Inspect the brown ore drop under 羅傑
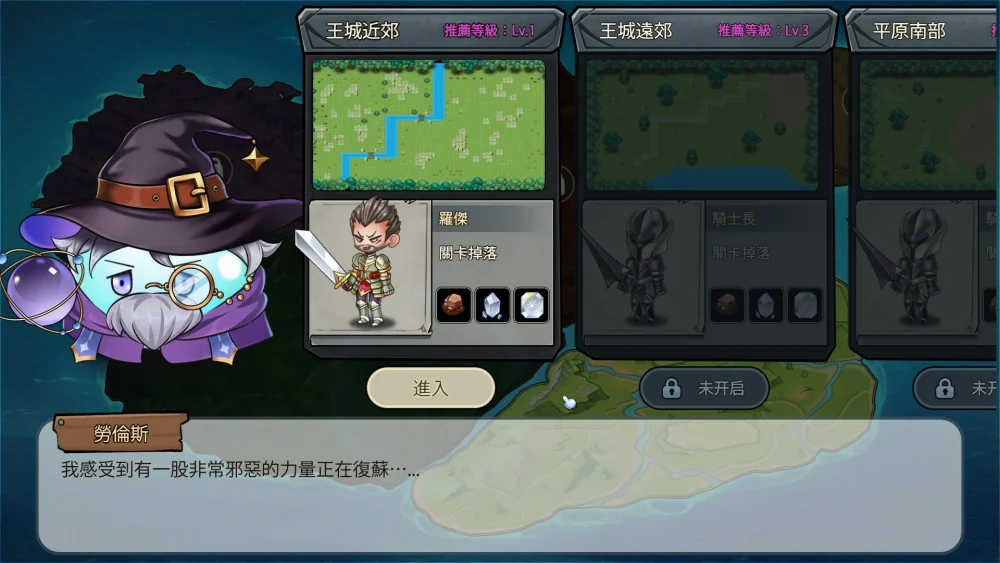Viewport: 1000px width, 563px height. (x=454, y=305)
